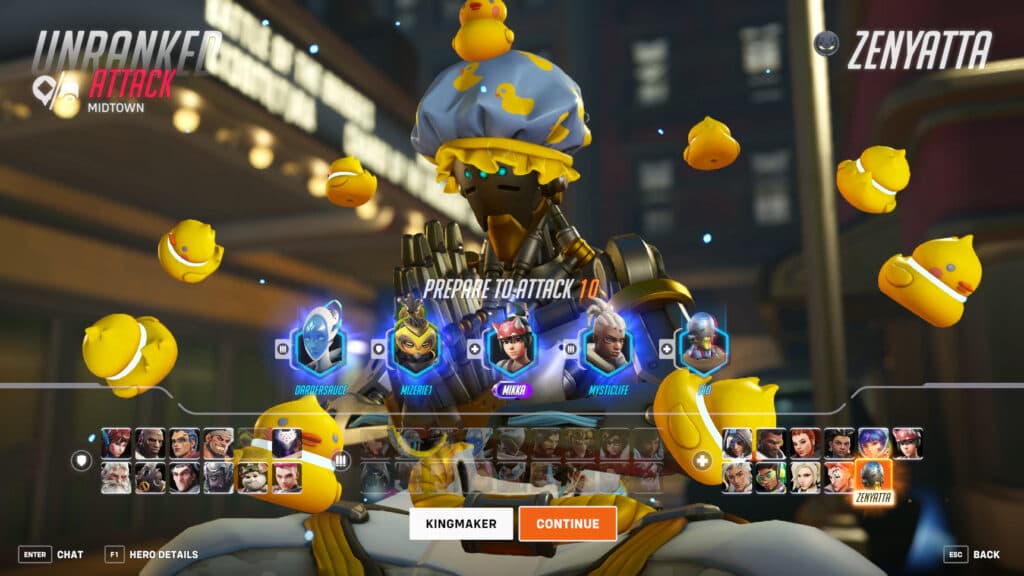Select D.Va from the tank heroes
Viewport: 1024px width, 576px height.
pyautogui.click(x=116, y=443)
